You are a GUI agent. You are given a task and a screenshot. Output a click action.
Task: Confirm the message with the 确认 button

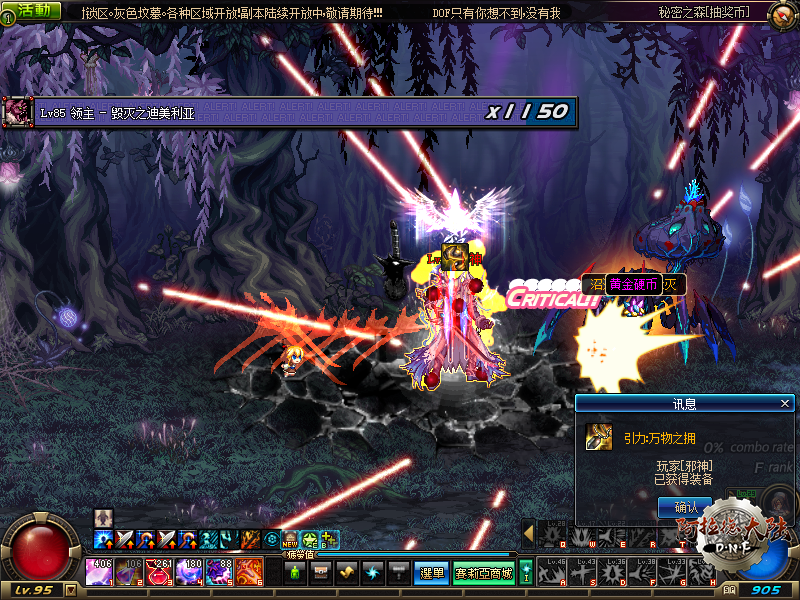685,507
